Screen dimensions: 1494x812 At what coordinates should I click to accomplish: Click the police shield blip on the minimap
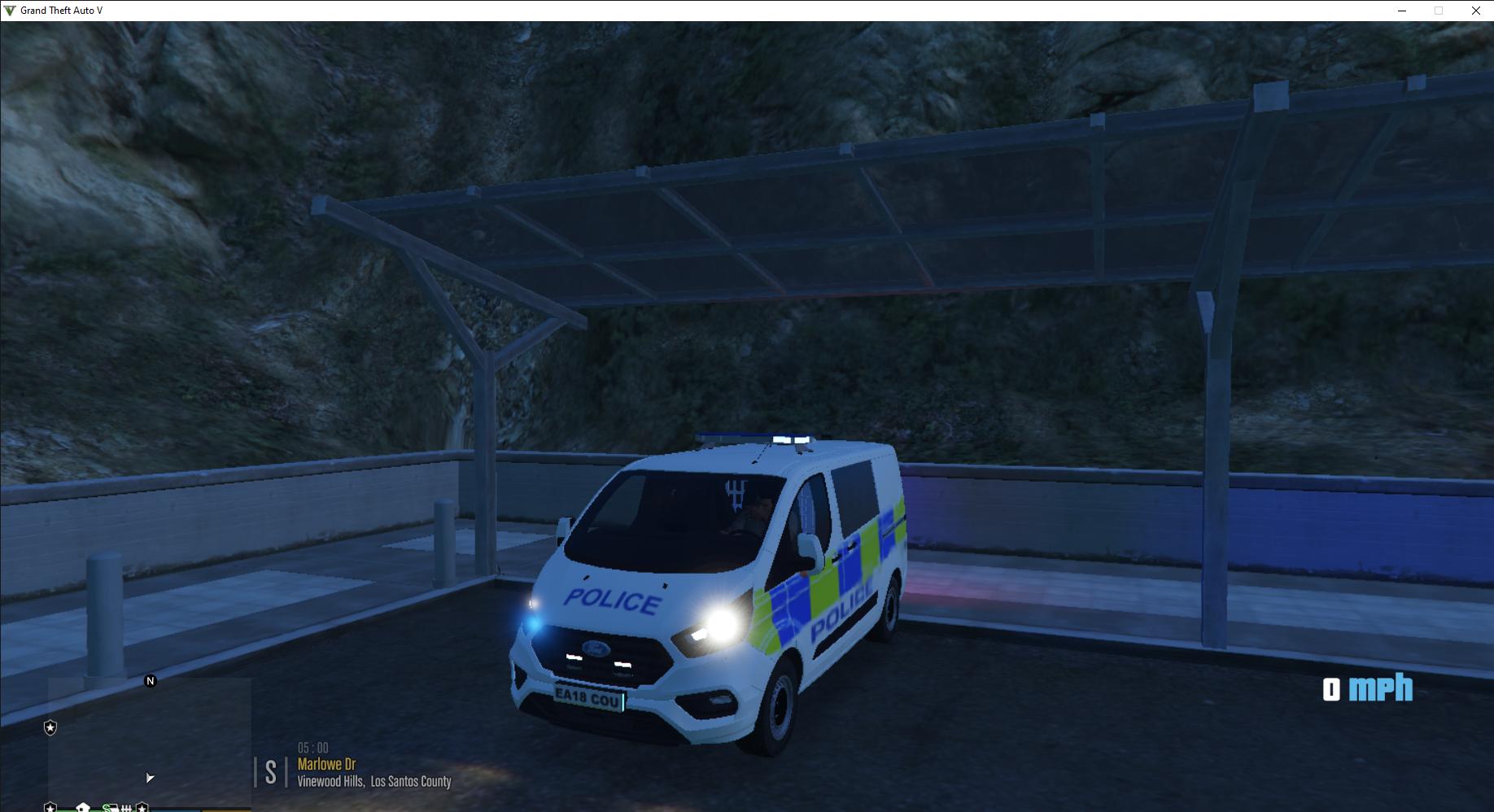pyautogui.click(x=50, y=728)
